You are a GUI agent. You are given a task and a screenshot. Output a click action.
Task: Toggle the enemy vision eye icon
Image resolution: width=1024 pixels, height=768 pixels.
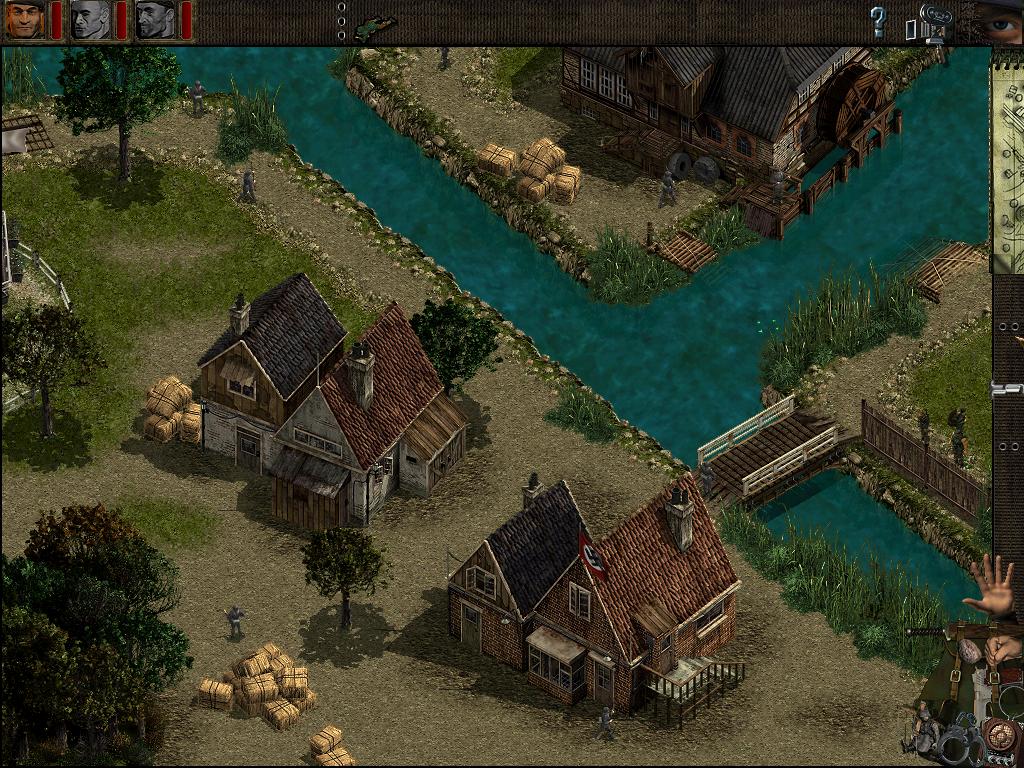(x=998, y=20)
